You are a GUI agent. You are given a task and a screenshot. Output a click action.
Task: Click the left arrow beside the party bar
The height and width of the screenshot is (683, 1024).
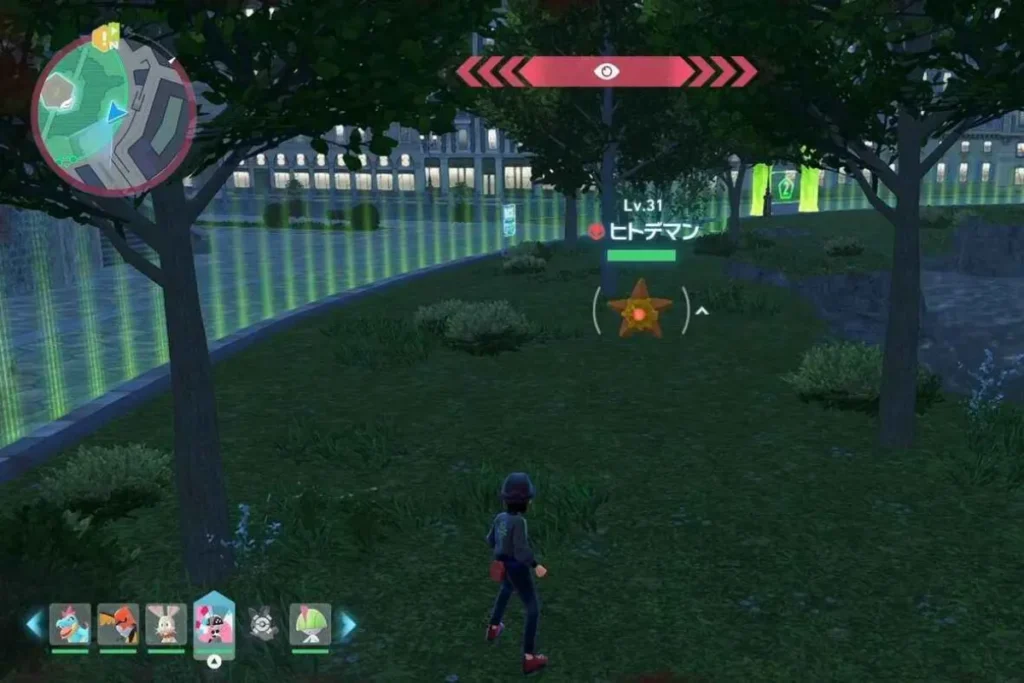tap(35, 625)
